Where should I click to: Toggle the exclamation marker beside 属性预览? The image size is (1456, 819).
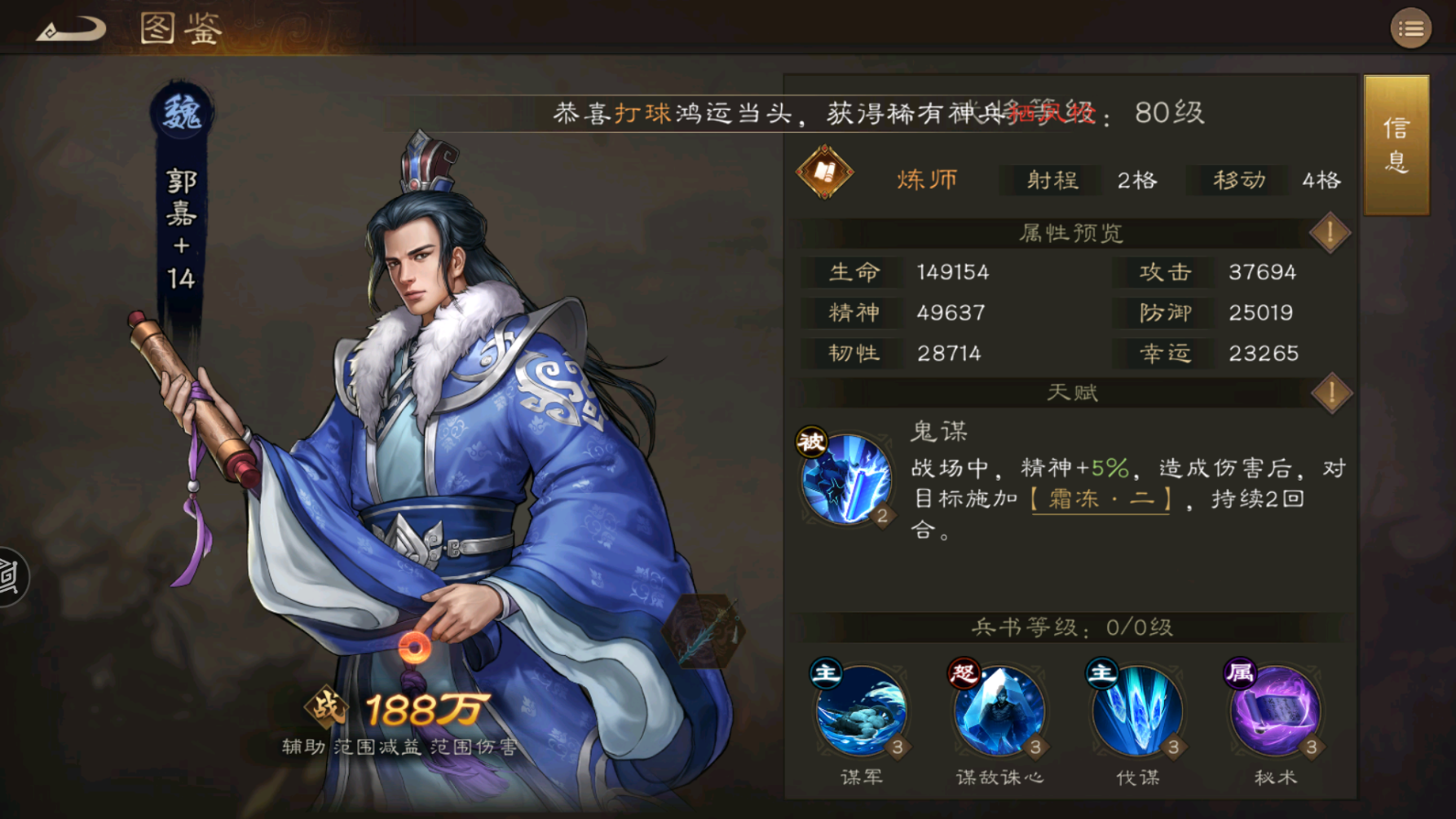(1329, 232)
